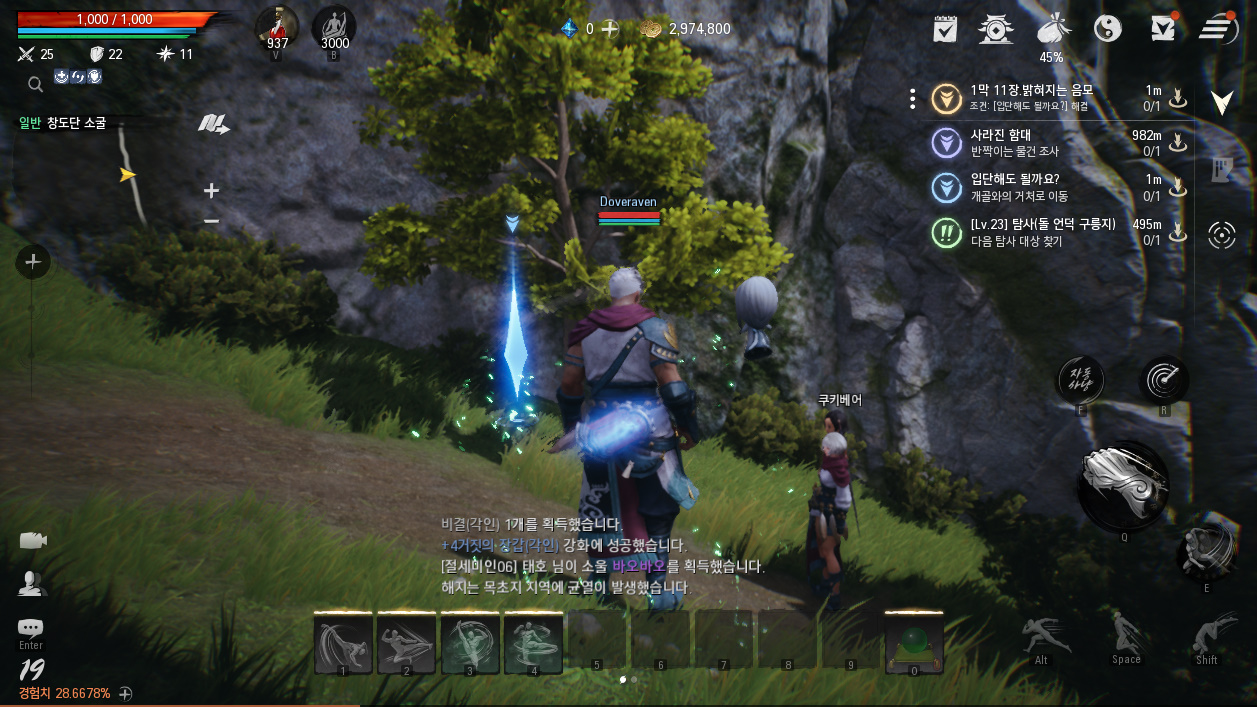Toggle the camera mode icon
Viewport: 1257px width, 707px height.
[x=32, y=541]
